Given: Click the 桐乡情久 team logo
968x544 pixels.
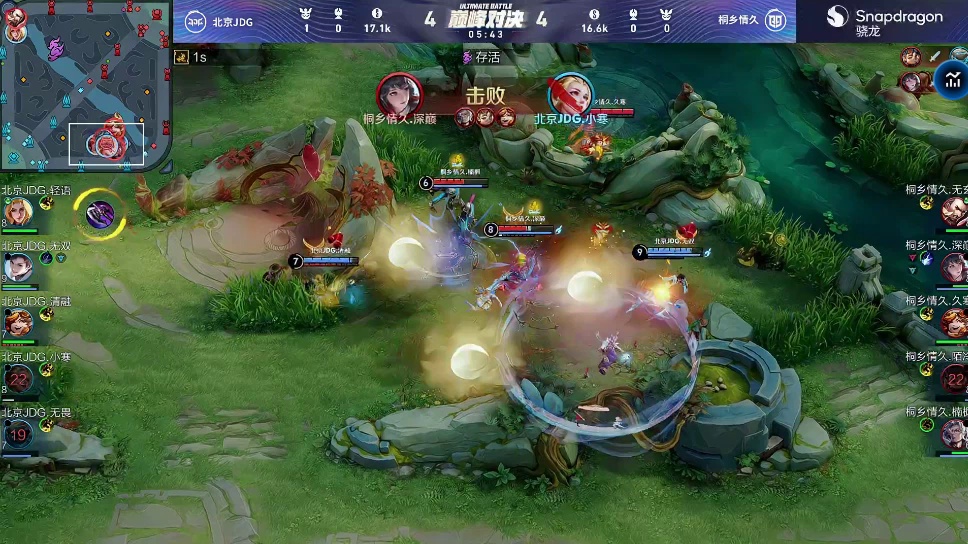Looking at the screenshot, I should click(774, 21).
